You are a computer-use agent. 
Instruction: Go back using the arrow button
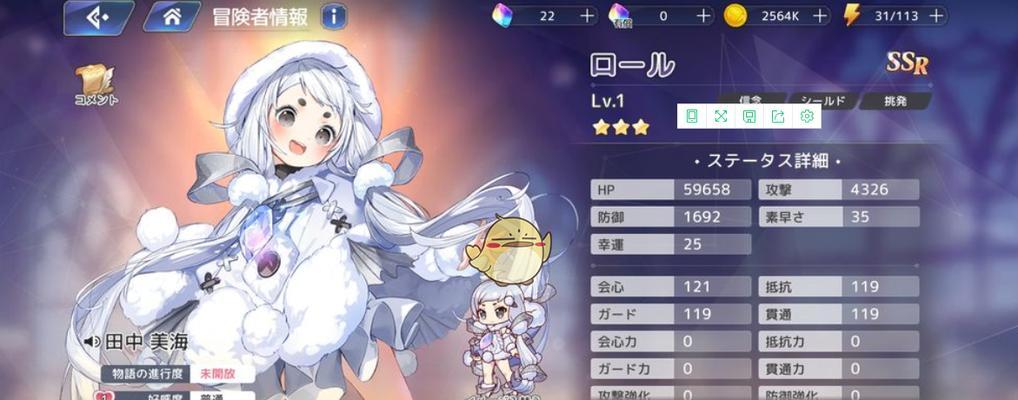pyautogui.click(x=98, y=17)
